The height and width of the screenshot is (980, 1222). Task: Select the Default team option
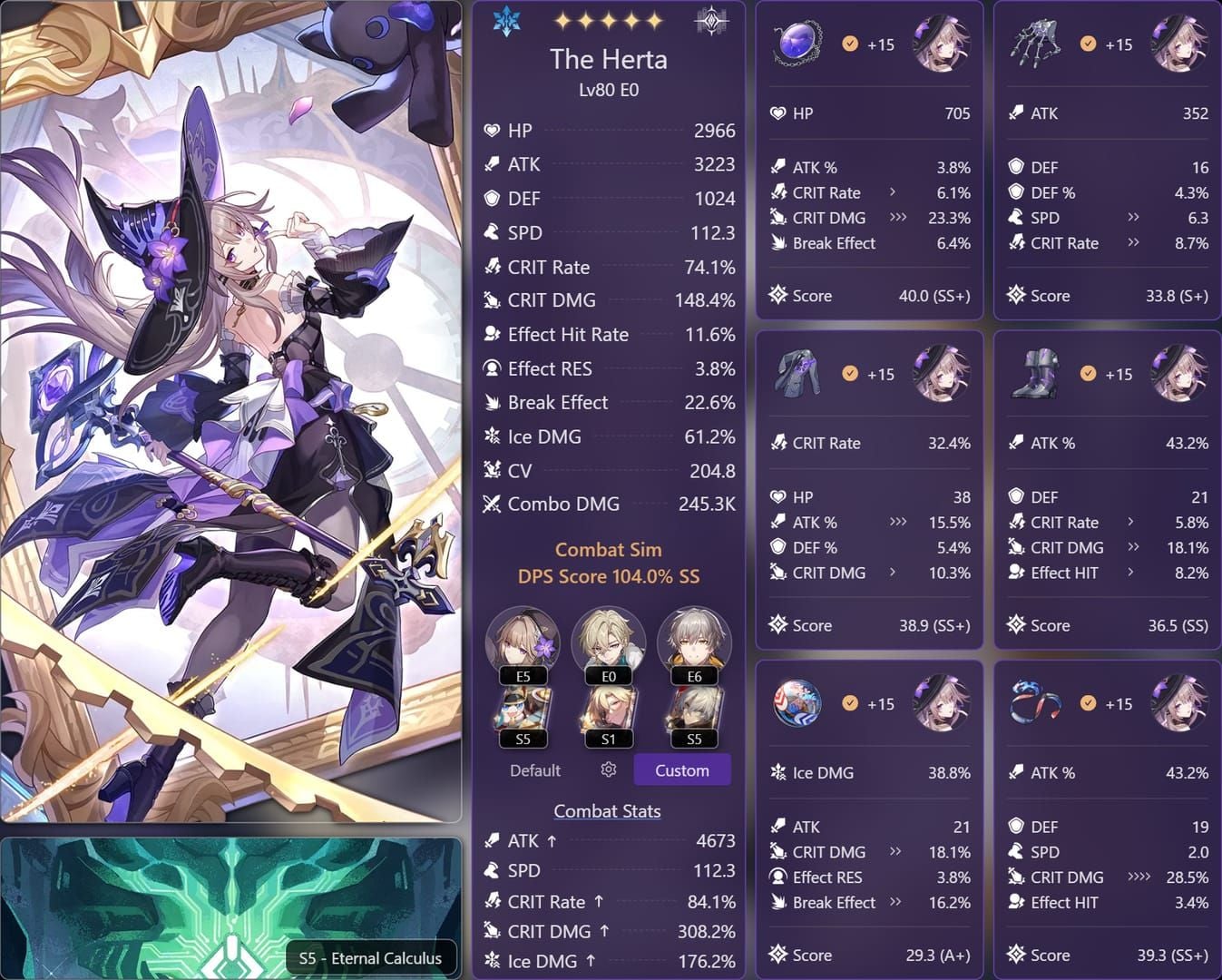534,770
